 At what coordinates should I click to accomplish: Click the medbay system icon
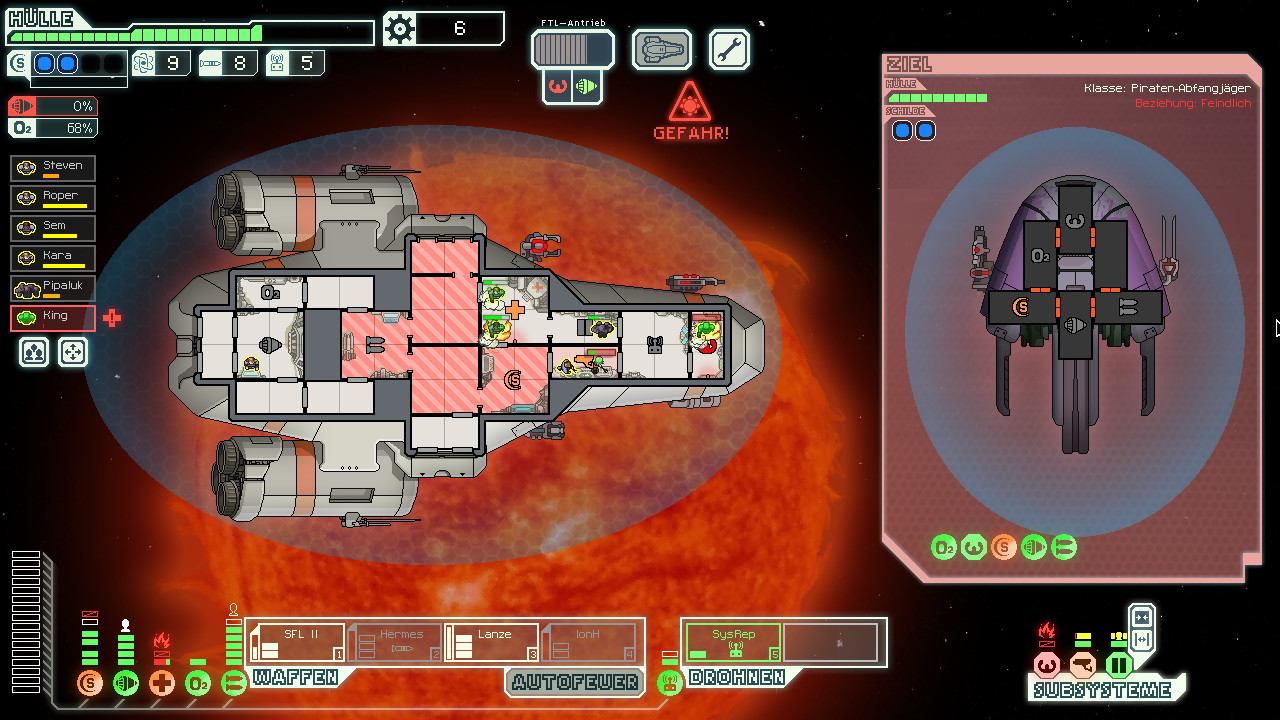click(x=162, y=684)
